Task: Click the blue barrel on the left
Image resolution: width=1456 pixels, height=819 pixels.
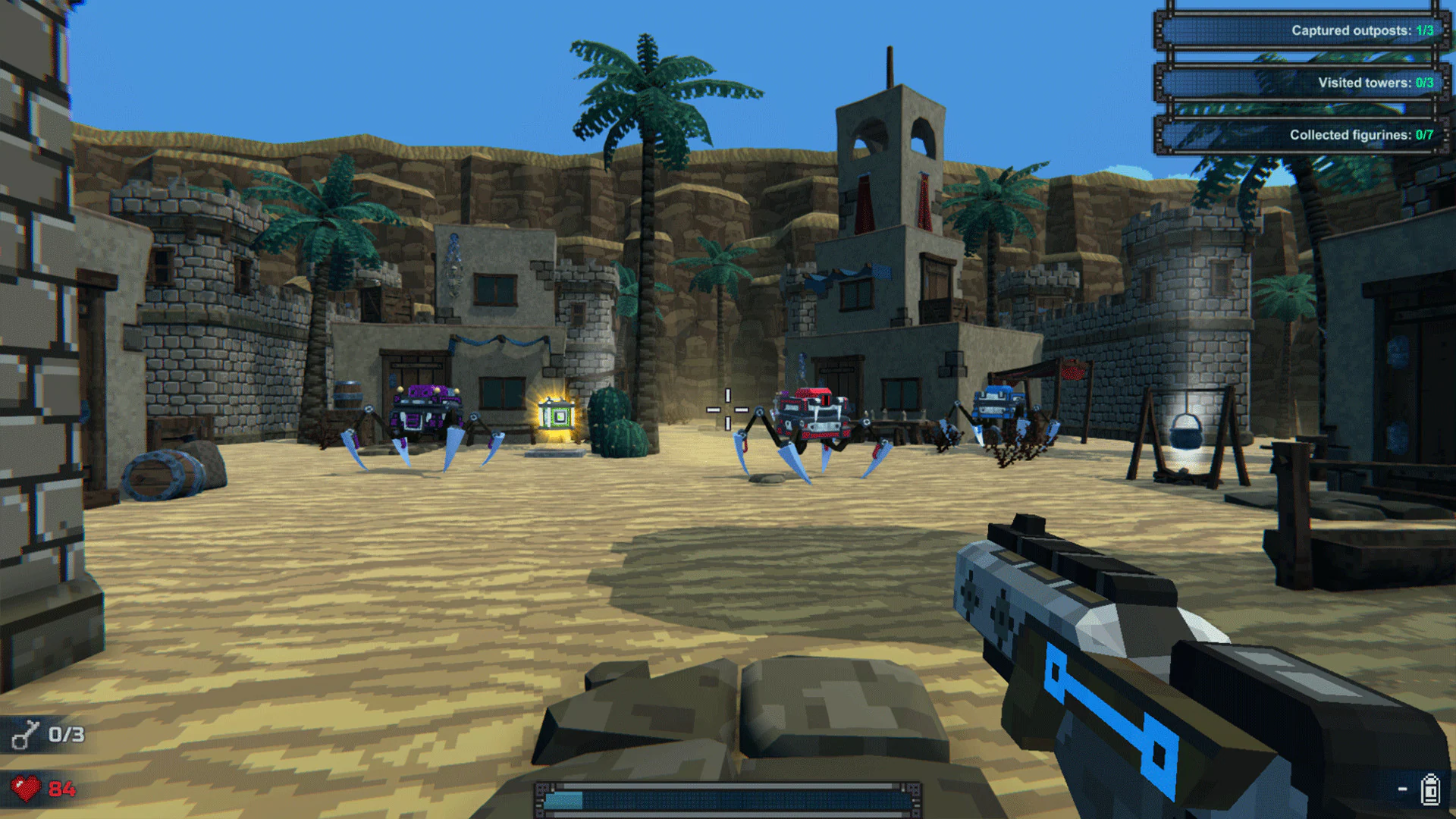Action: click(162, 474)
